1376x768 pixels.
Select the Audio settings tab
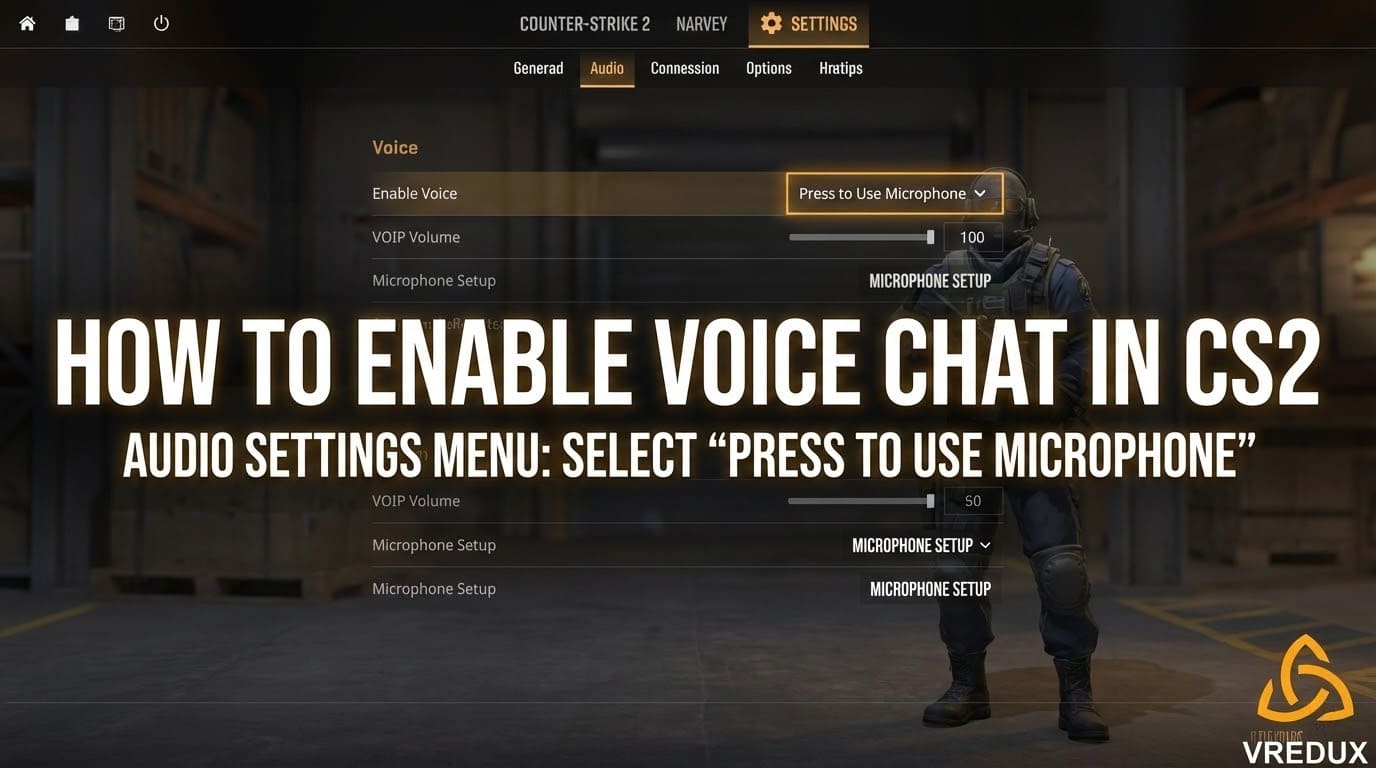point(606,68)
